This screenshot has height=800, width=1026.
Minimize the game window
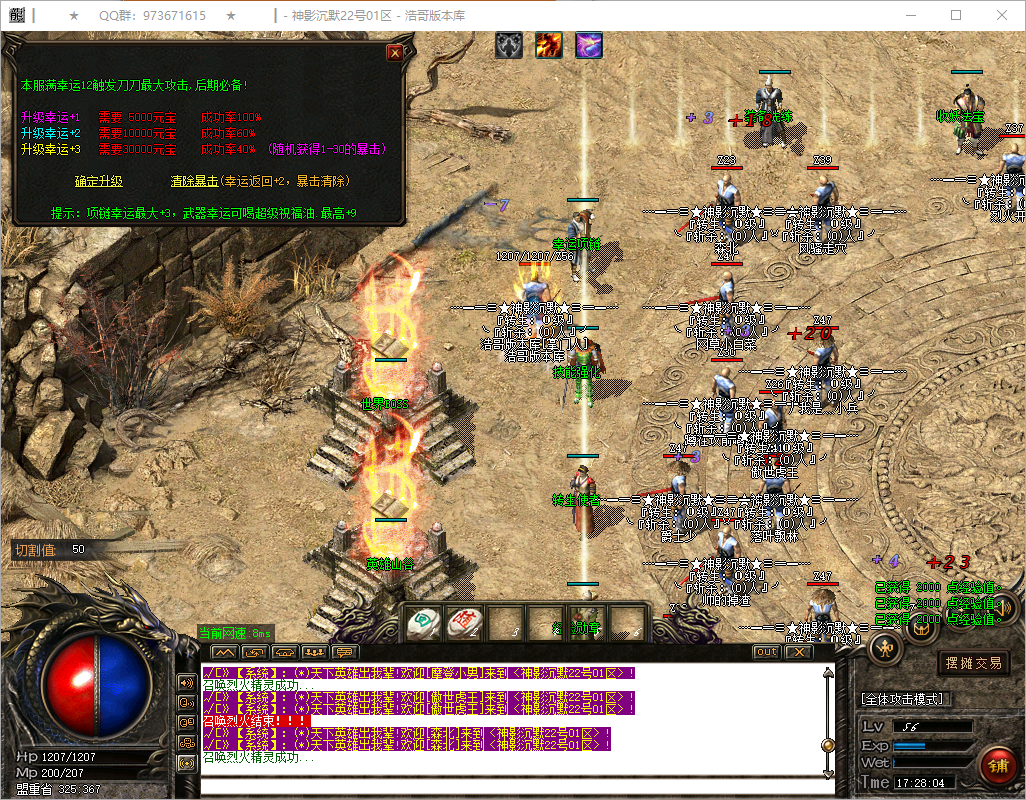(910, 15)
